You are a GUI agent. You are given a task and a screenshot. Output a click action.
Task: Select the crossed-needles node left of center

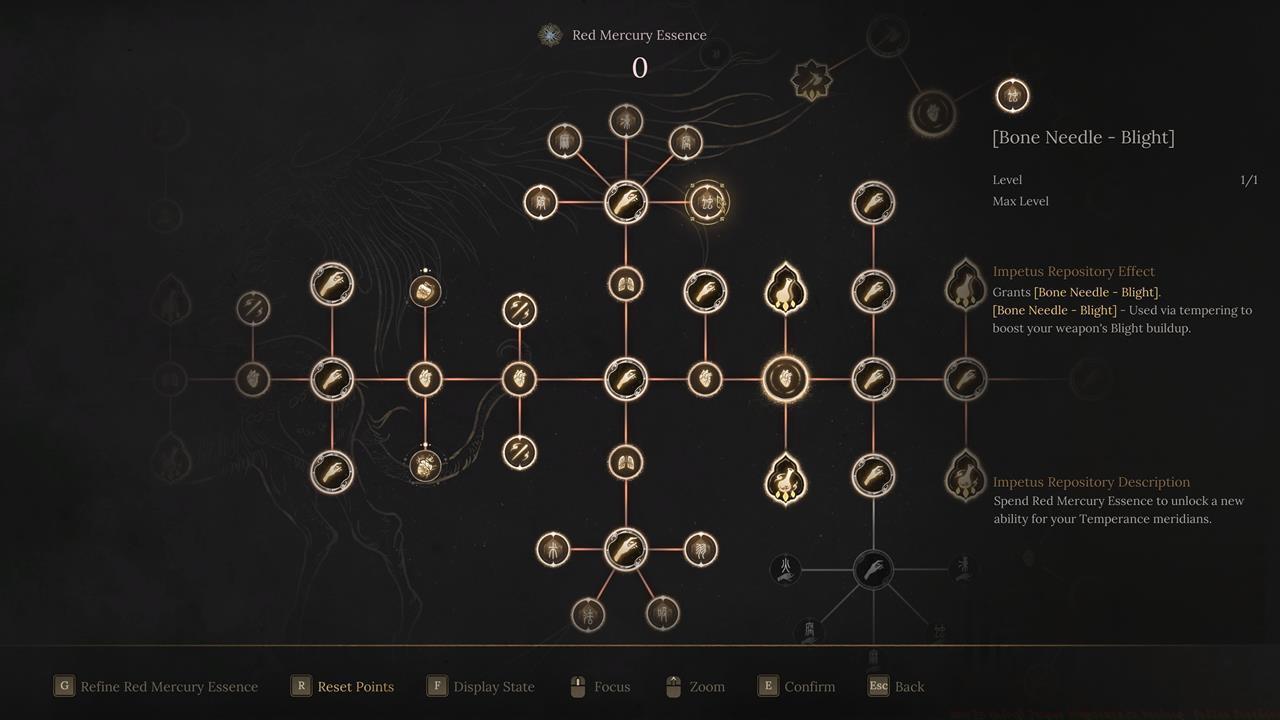click(x=519, y=310)
